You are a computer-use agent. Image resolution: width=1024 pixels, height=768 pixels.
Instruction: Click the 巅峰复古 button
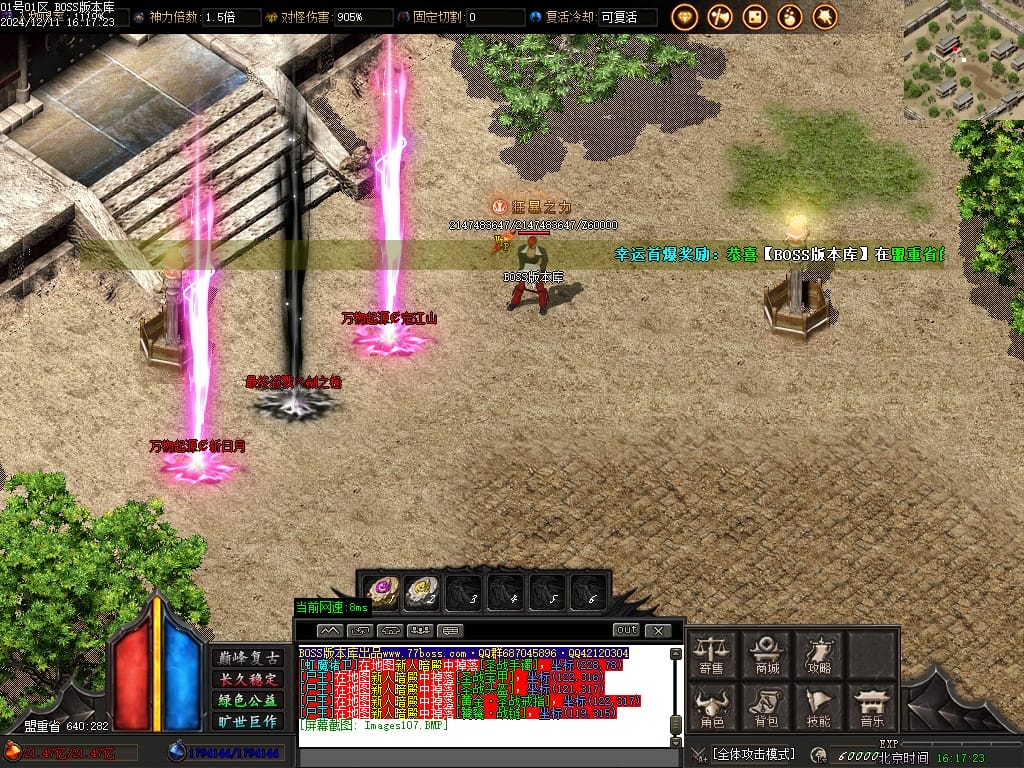(245, 657)
